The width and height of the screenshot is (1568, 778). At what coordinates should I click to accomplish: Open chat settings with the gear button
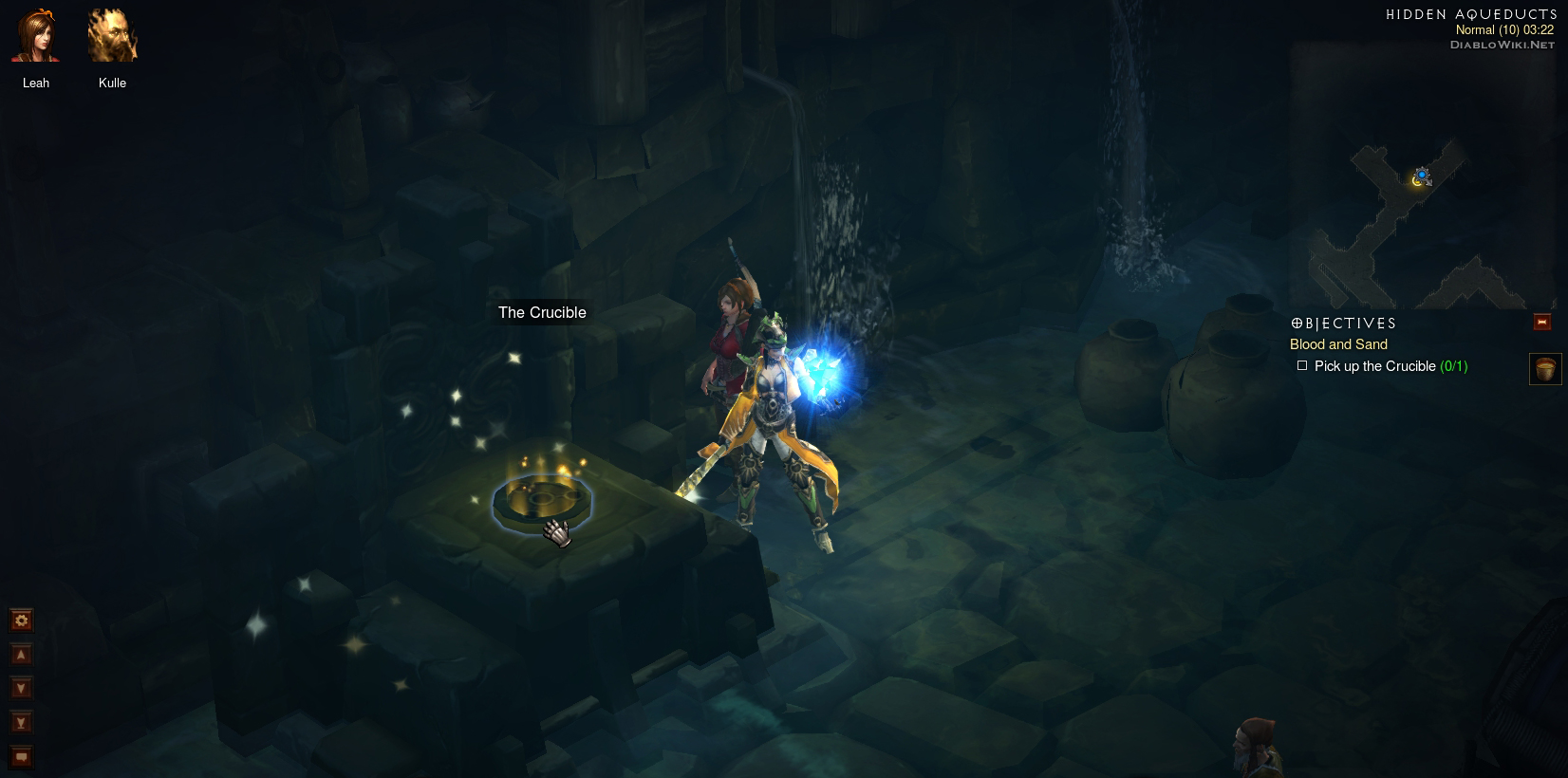tap(21, 621)
